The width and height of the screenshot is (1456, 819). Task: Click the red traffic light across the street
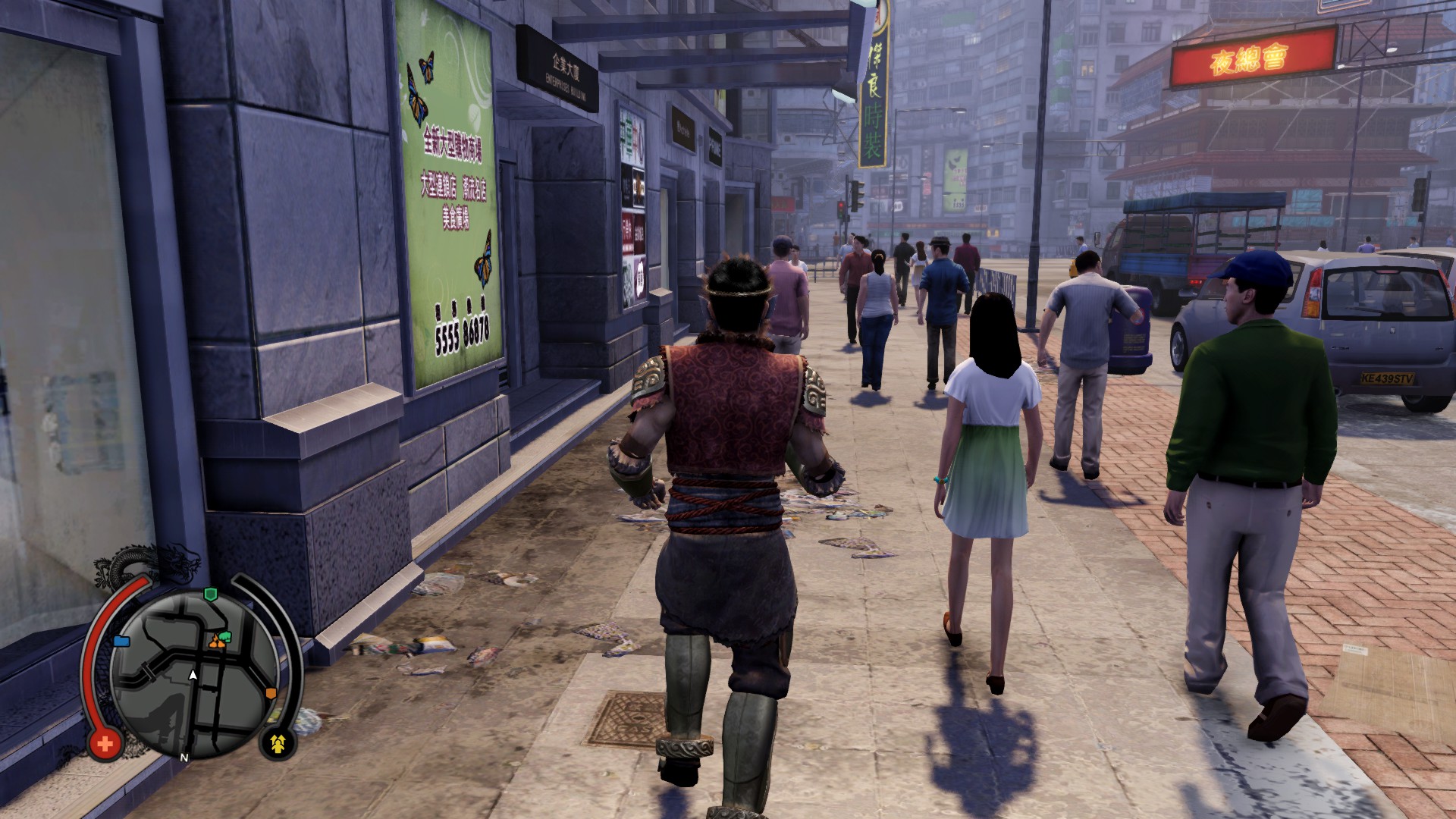tap(841, 206)
